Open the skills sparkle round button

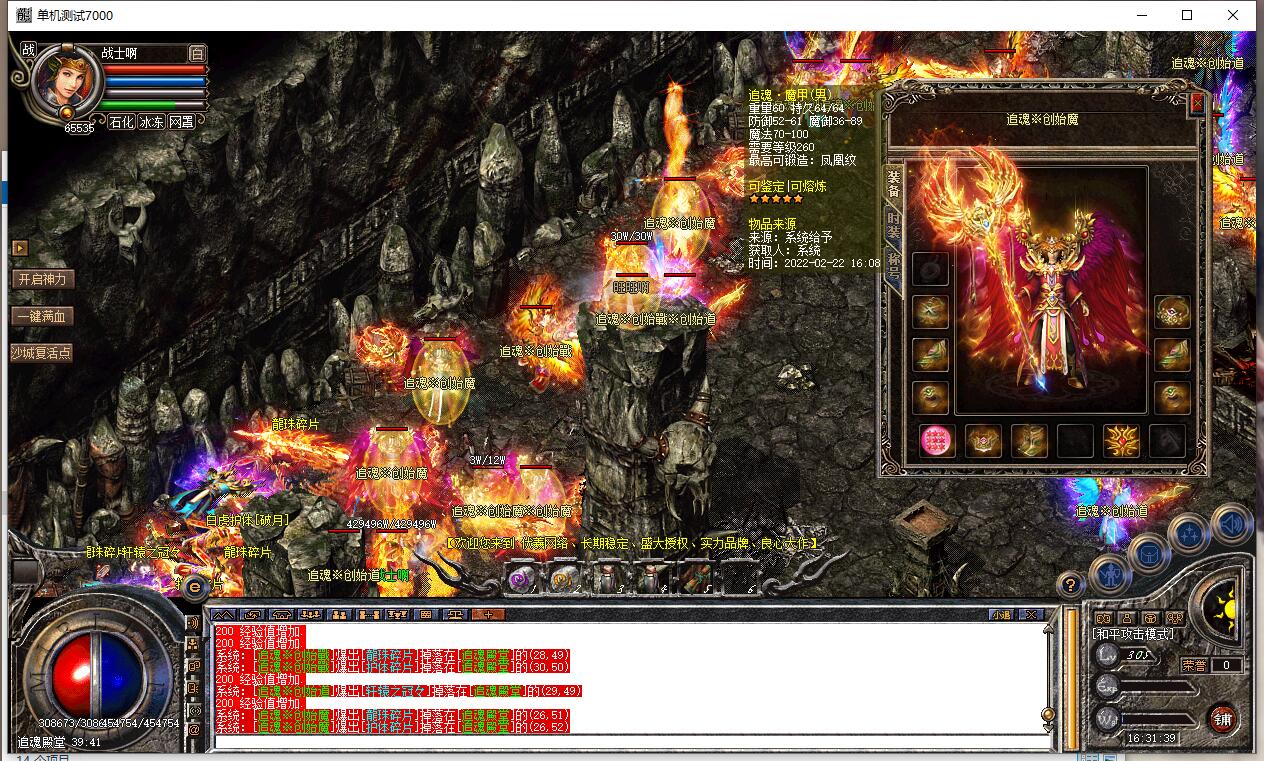coord(1190,535)
